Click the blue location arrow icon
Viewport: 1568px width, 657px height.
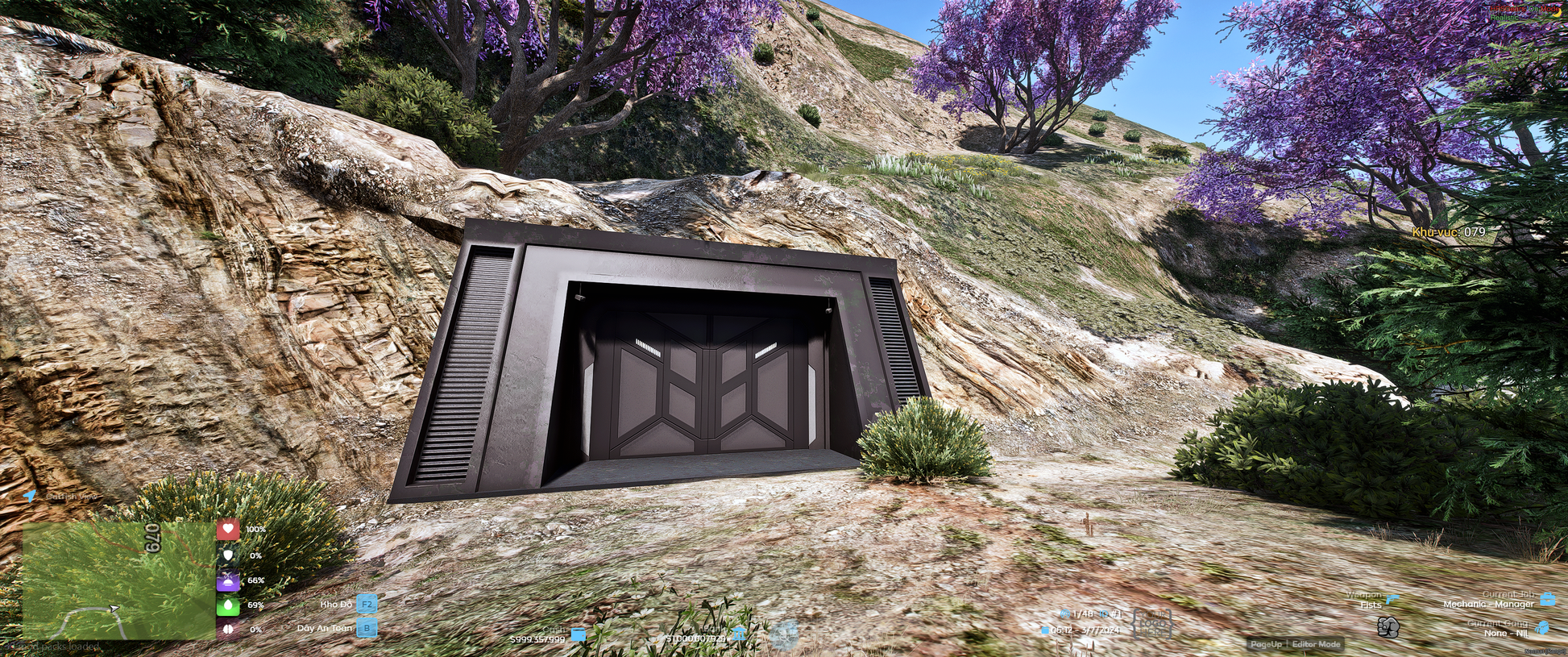(x=30, y=496)
